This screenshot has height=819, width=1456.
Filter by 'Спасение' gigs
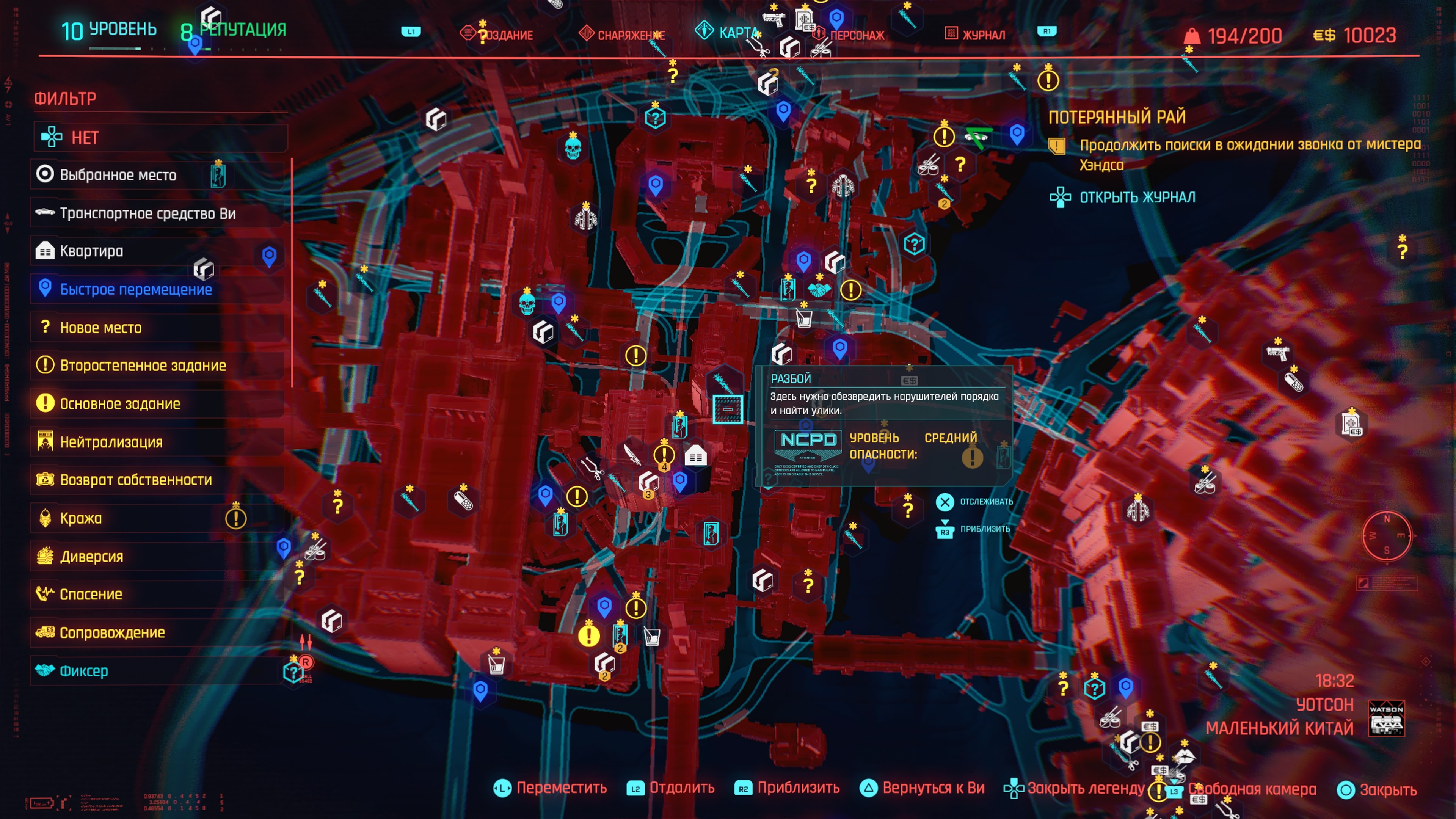[x=91, y=594]
